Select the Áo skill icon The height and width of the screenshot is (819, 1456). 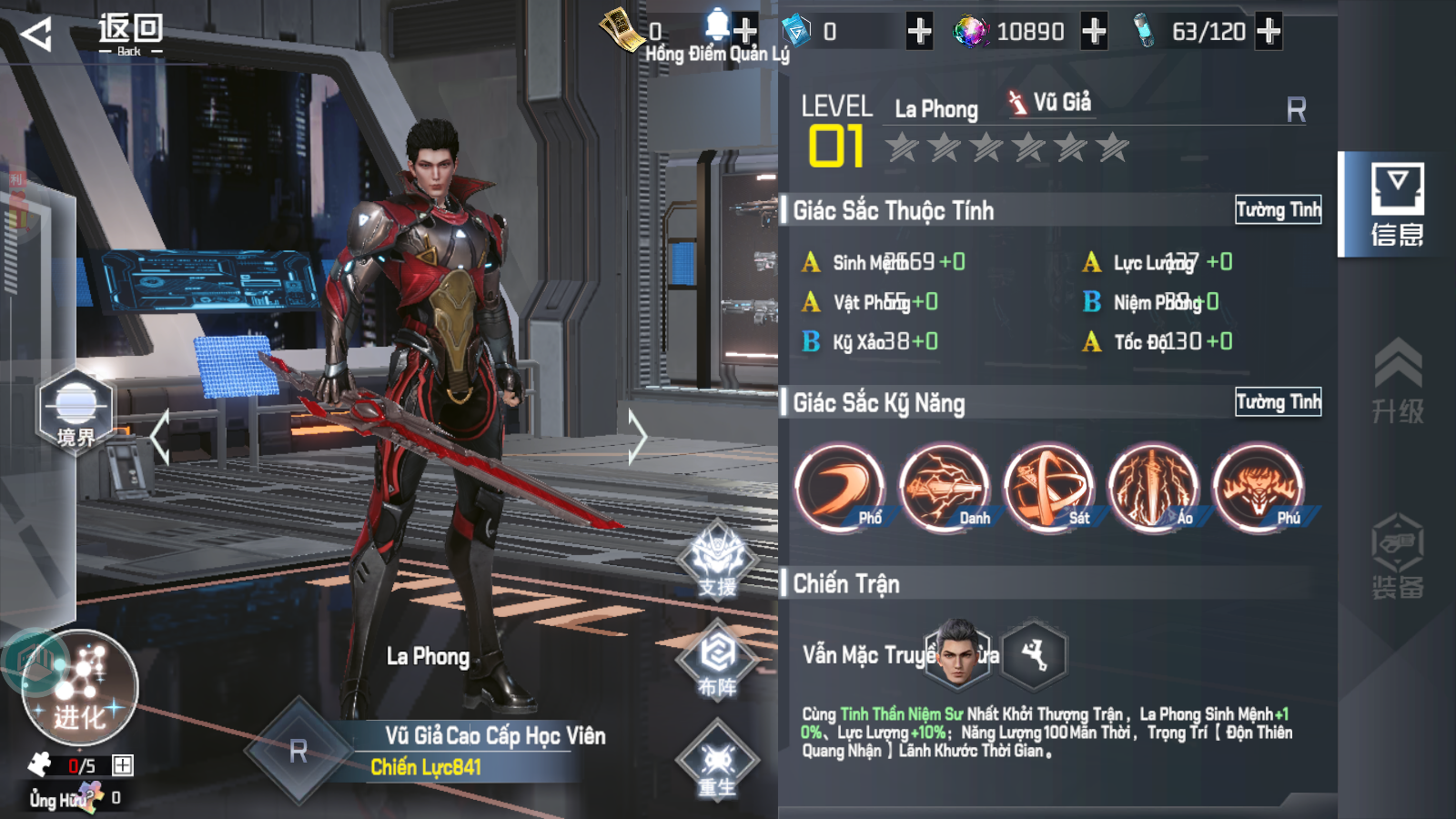point(1153,488)
